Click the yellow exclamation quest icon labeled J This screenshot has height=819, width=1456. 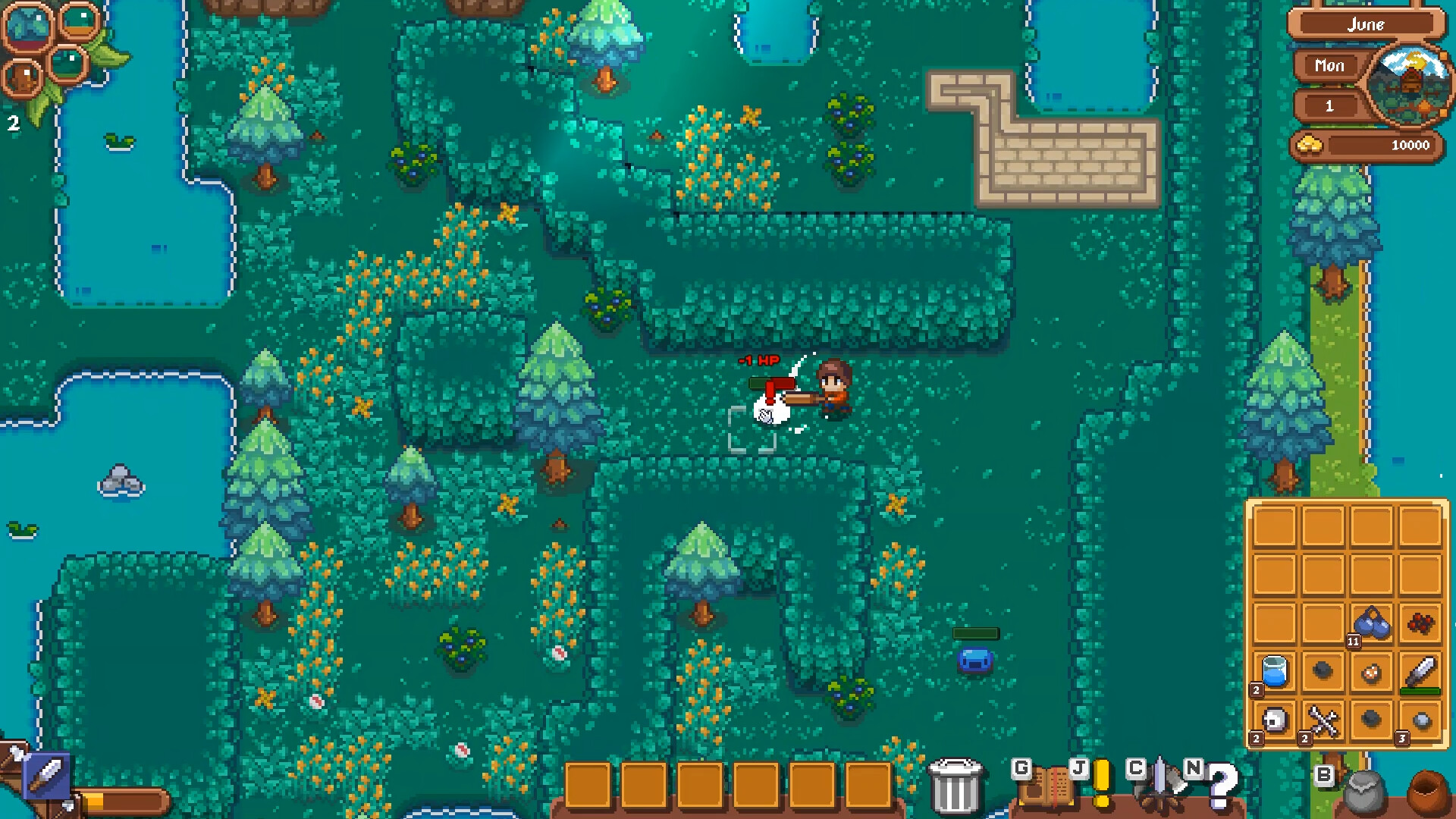pyautogui.click(x=1102, y=783)
